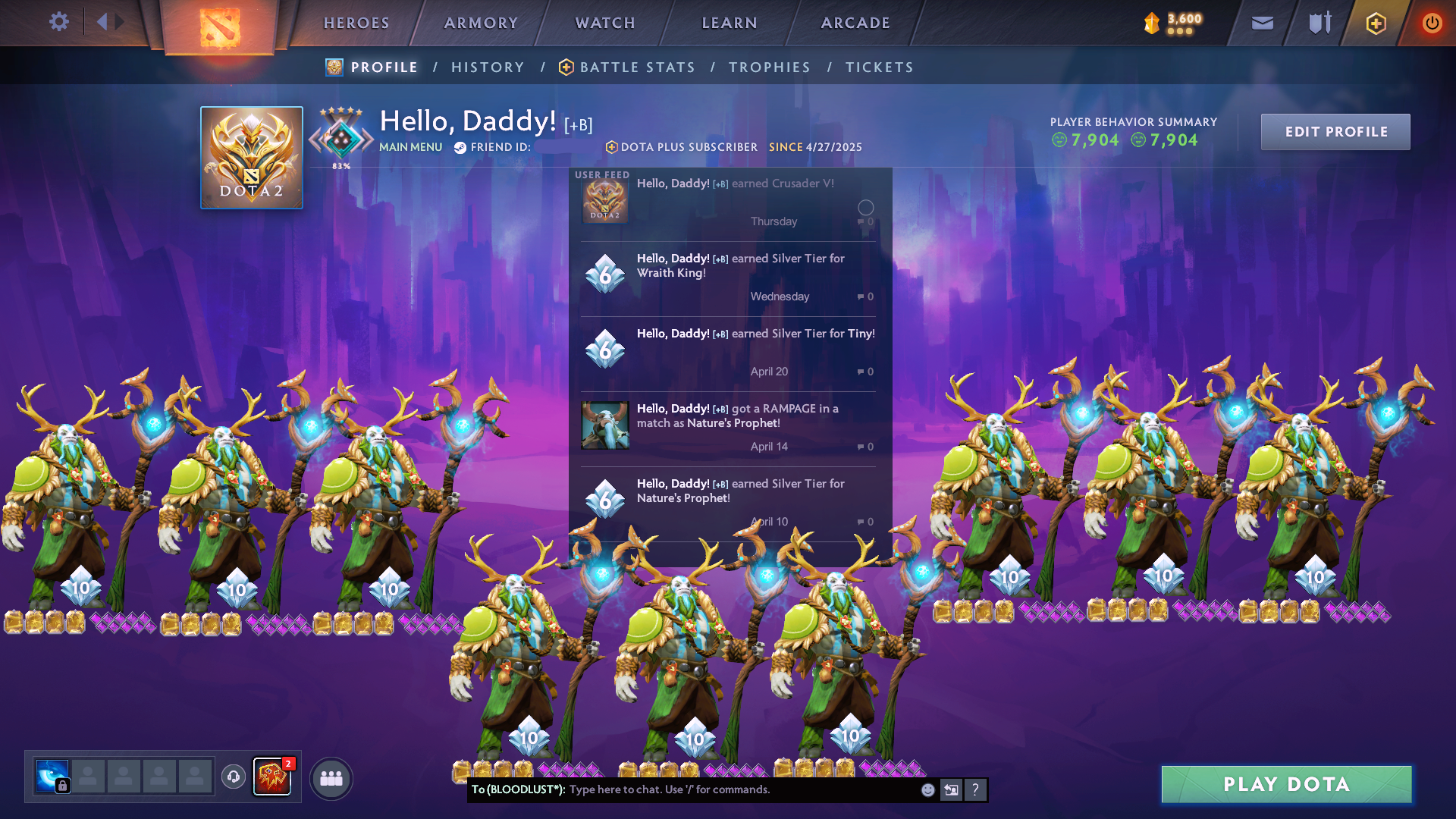The height and width of the screenshot is (819, 1456).
Task: Click the chat input field to type
Action: (682, 790)
